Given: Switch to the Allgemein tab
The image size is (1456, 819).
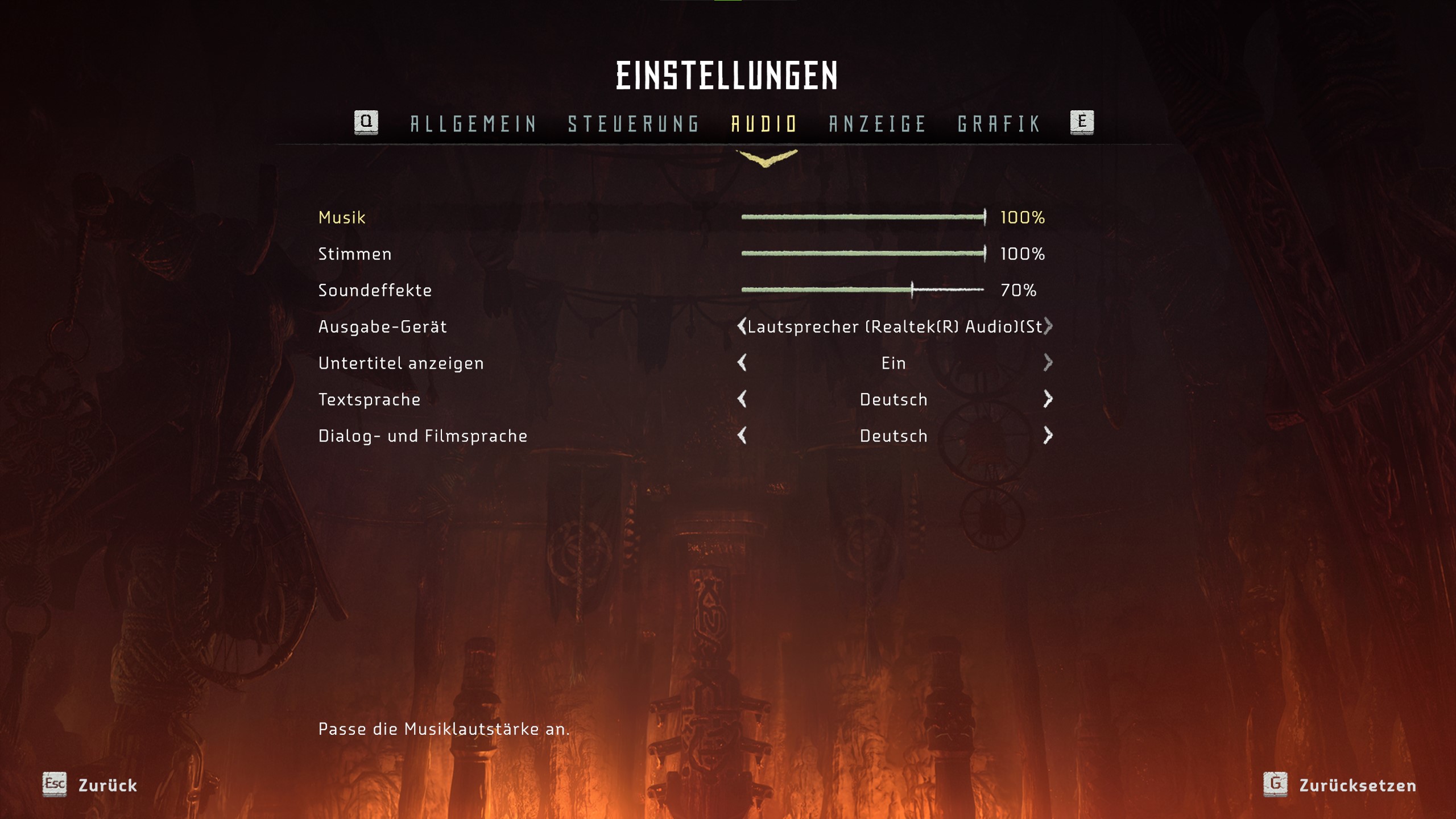Looking at the screenshot, I should click(x=473, y=123).
